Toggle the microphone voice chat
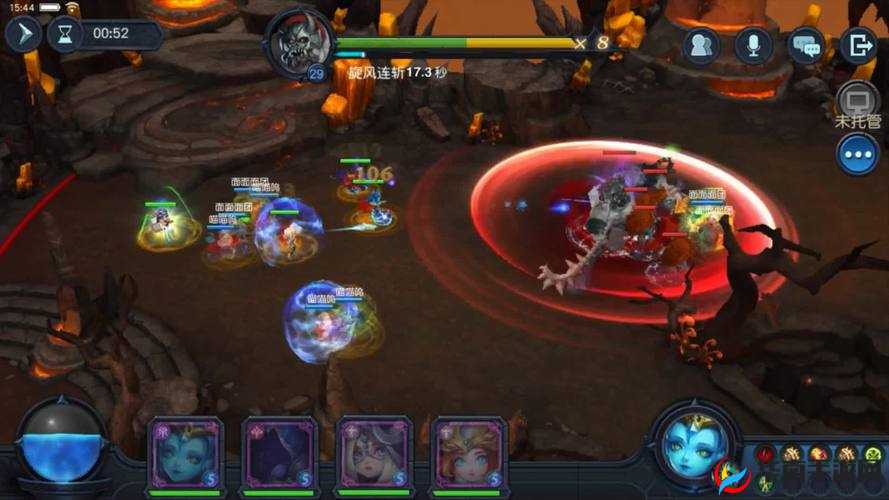 tap(754, 45)
